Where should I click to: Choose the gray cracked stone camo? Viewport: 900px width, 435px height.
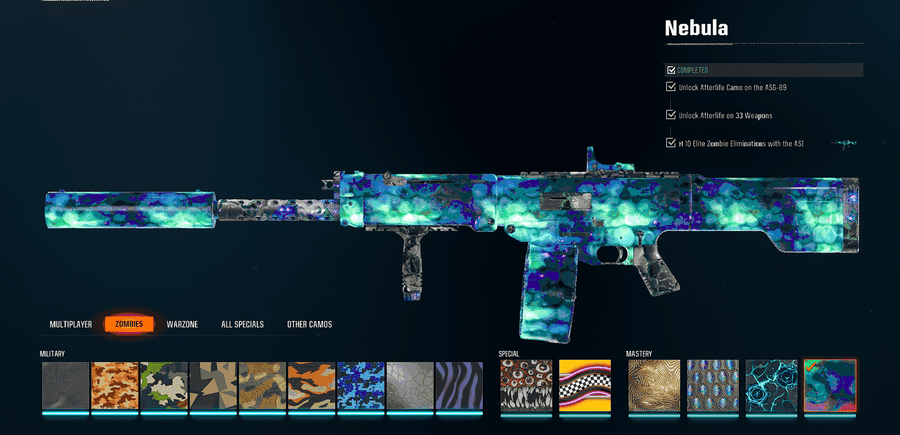point(410,386)
